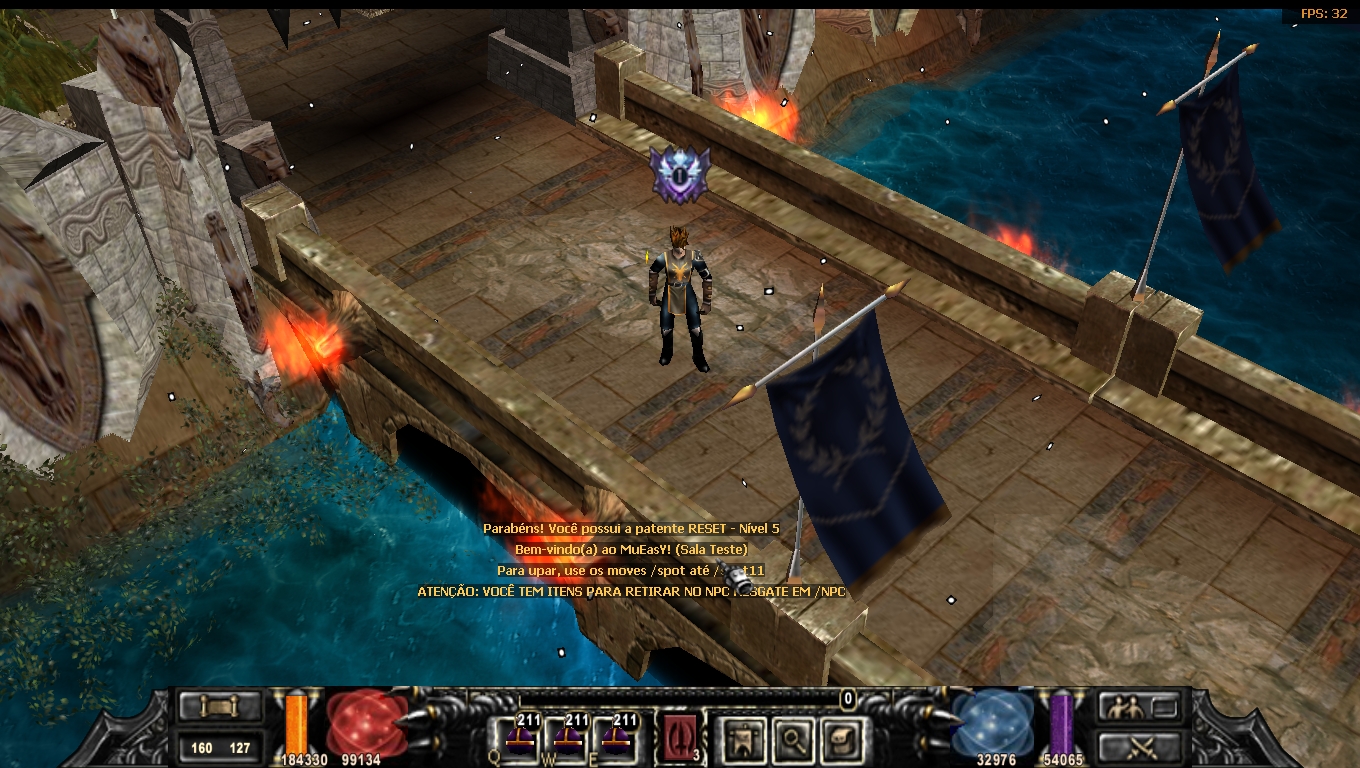Use the potion in the W slot
The image size is (1360, 768).
567,739
